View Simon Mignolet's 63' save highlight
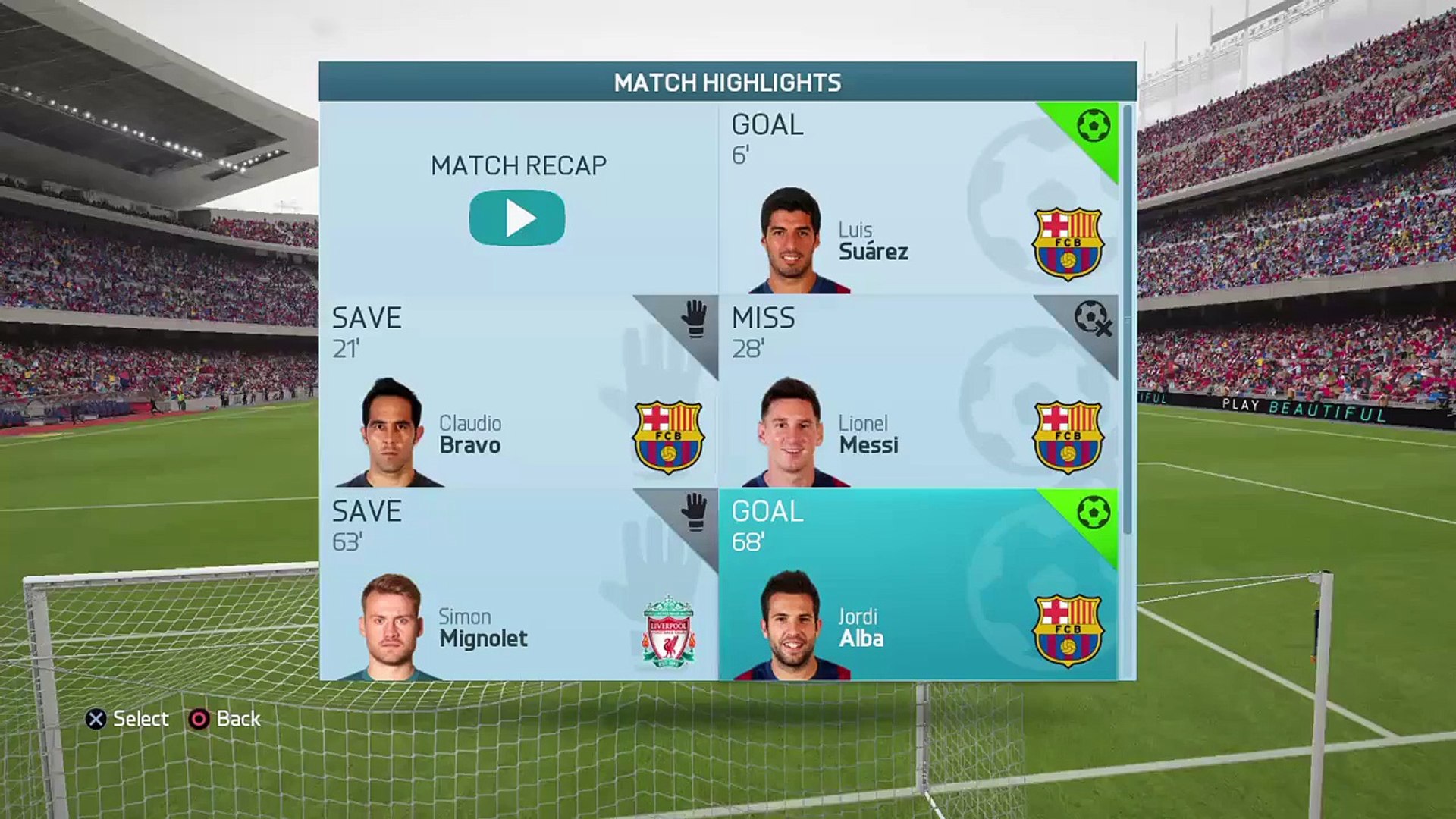This screenshot has width=1456, height=819. 518,585
